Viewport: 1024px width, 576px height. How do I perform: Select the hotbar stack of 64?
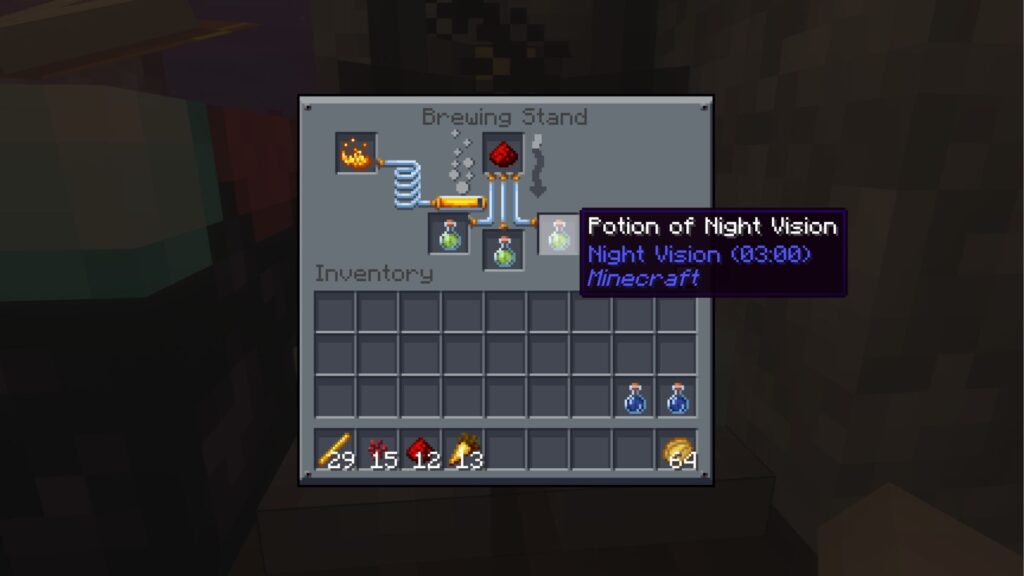677,452
